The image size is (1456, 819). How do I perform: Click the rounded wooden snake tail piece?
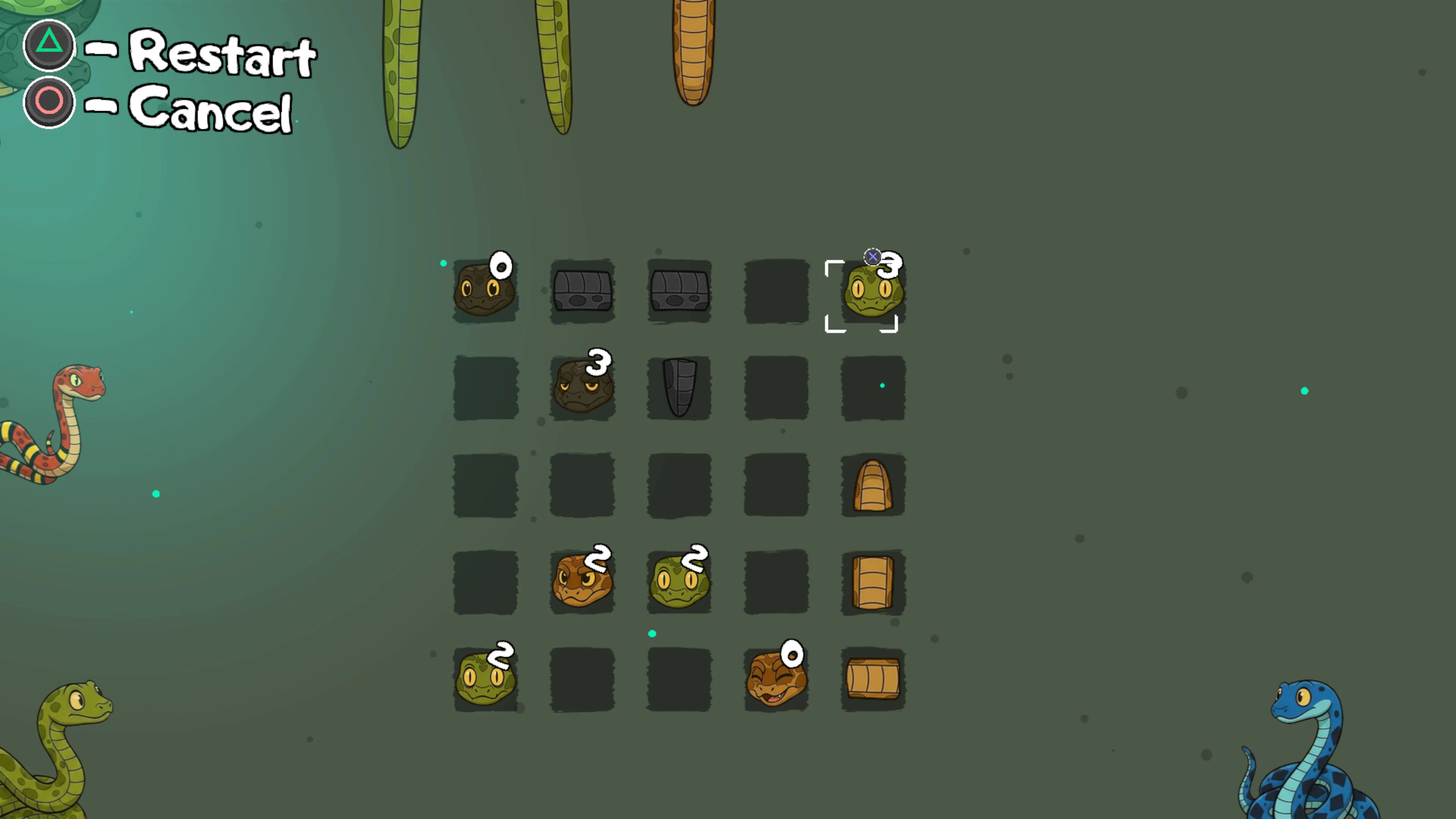coord(873,485)
